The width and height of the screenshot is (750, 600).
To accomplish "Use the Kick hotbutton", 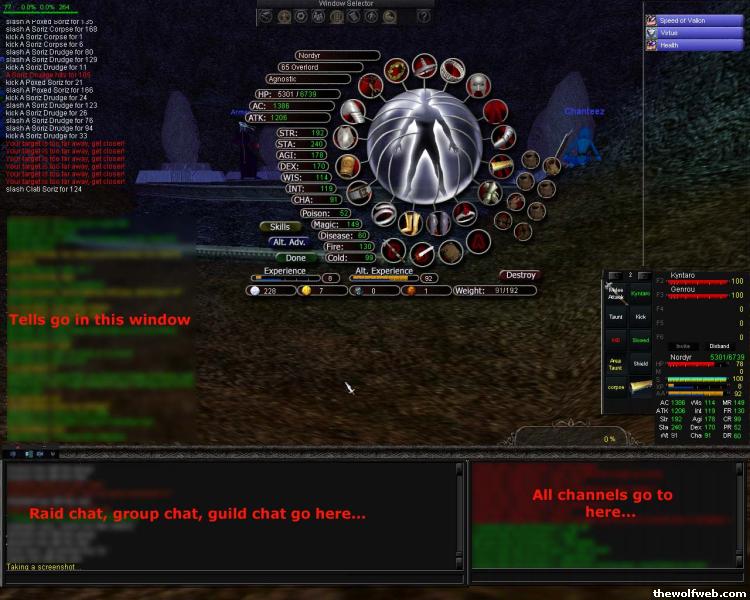I will [x=640, y=316].
